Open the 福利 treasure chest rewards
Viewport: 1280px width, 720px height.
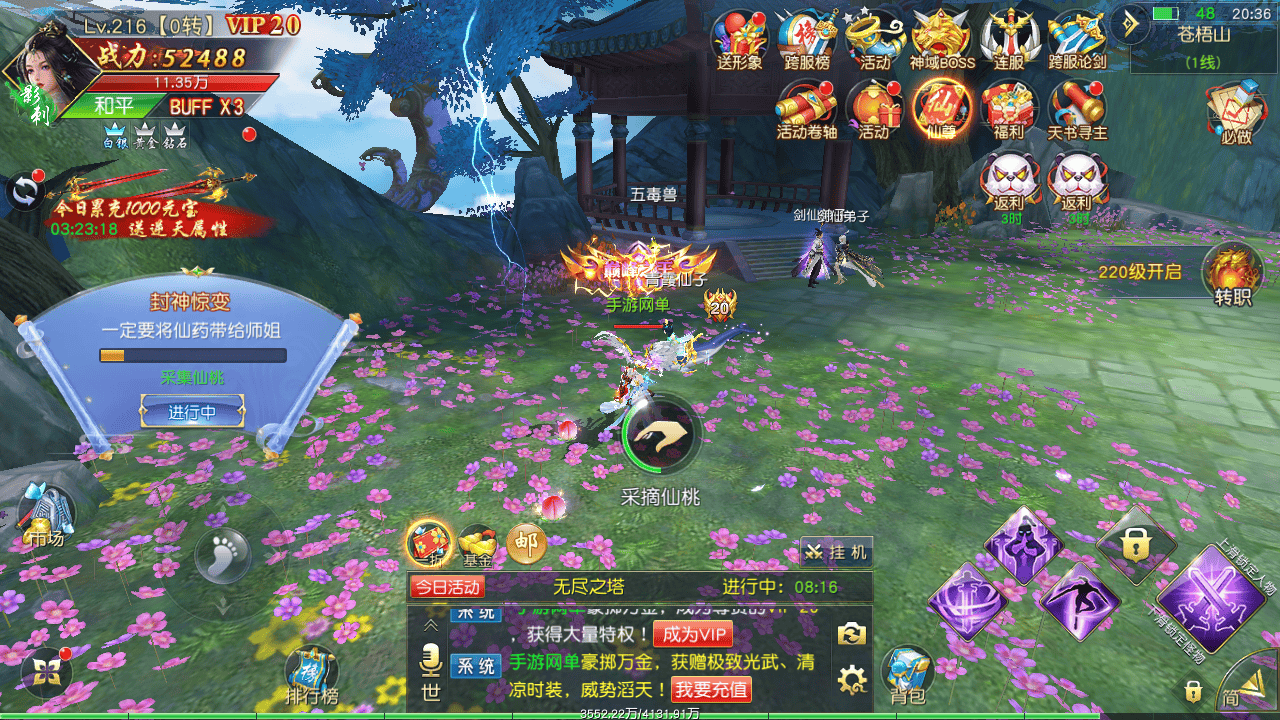1008,106
